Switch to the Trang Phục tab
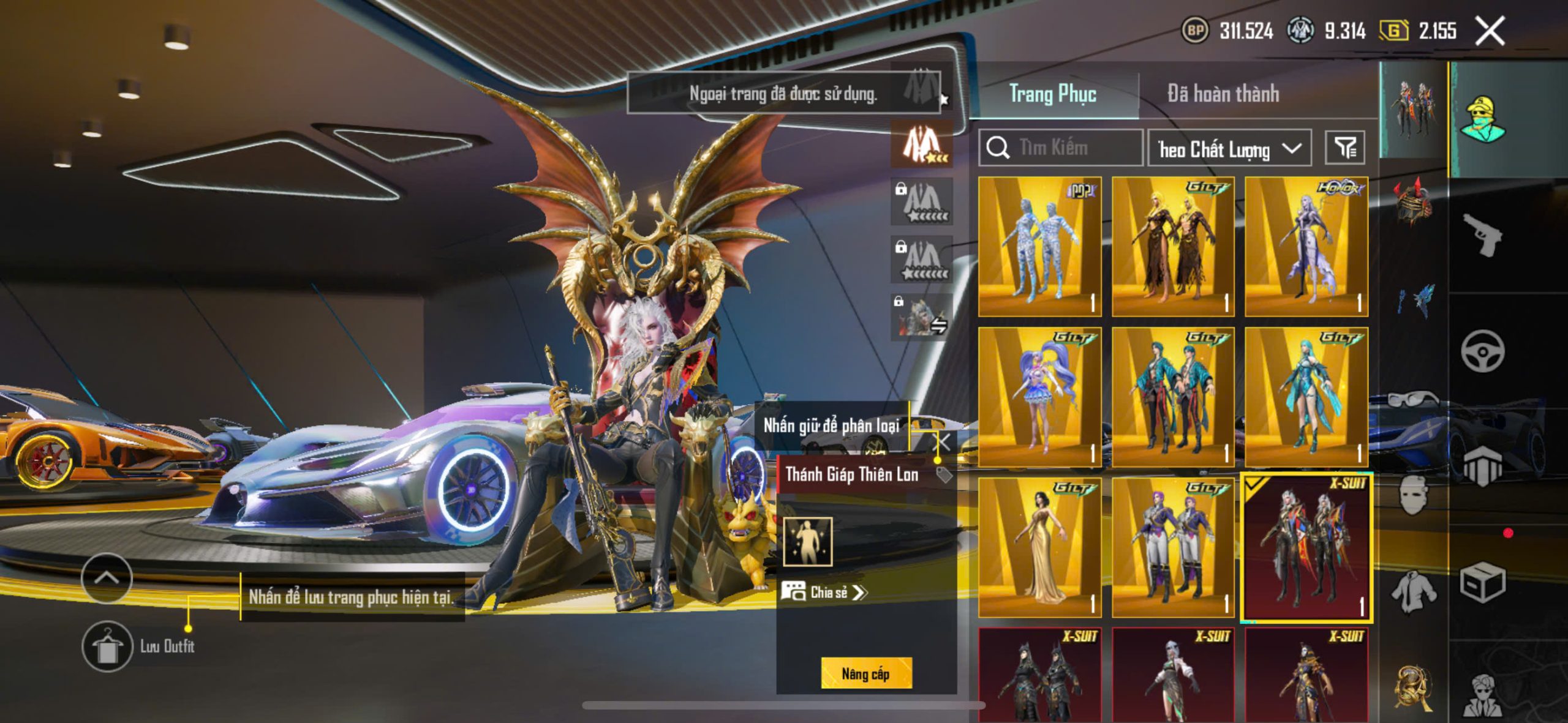This screenshot has height=723, width=1568. point(1052,94)
